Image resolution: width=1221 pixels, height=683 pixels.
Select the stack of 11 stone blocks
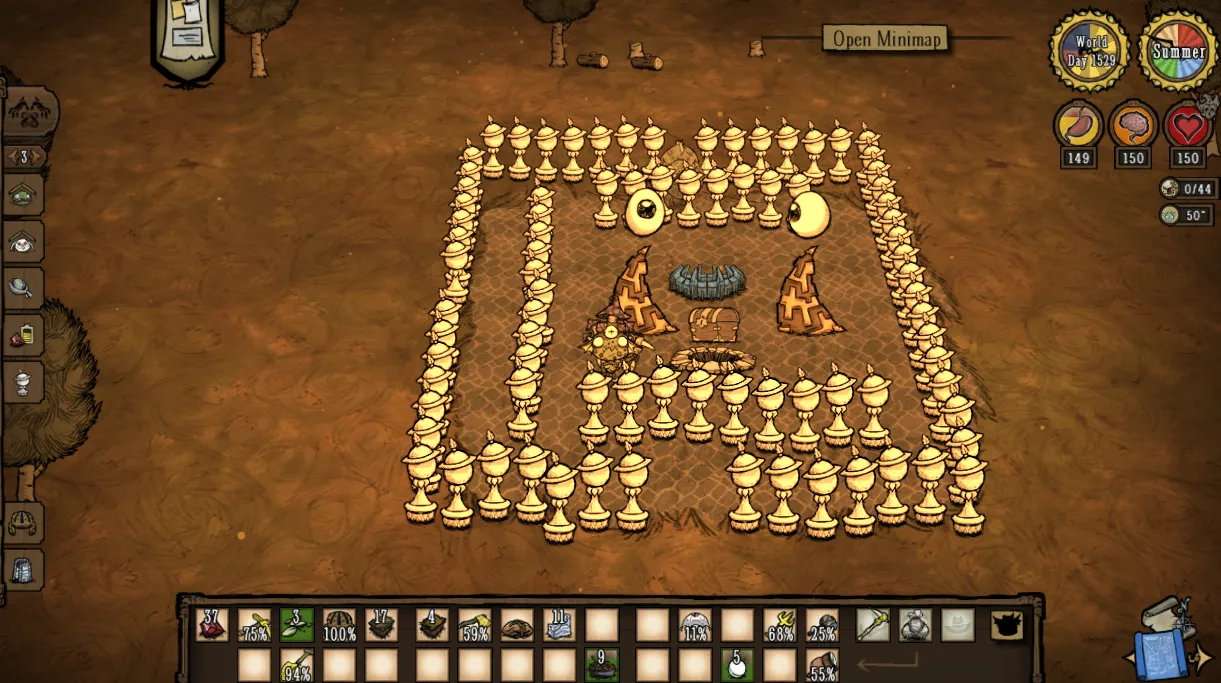(x=559, y=625)
